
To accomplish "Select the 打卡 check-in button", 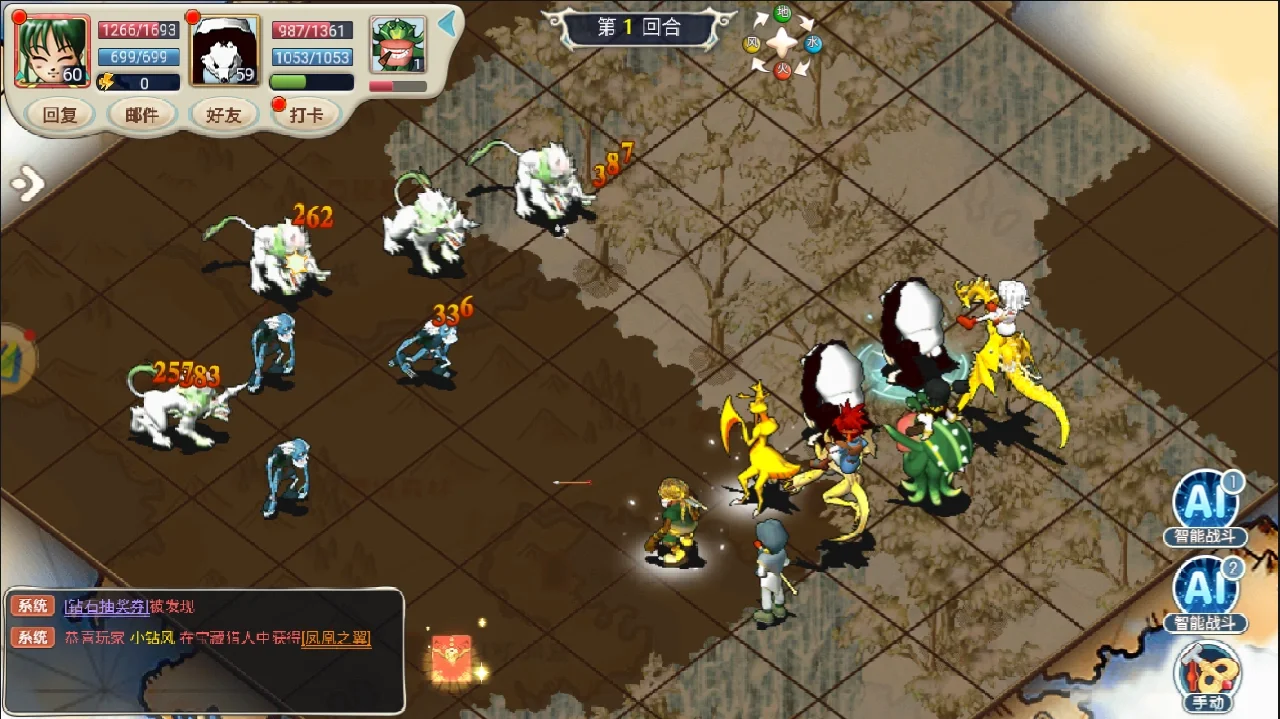I will (306, 115).
